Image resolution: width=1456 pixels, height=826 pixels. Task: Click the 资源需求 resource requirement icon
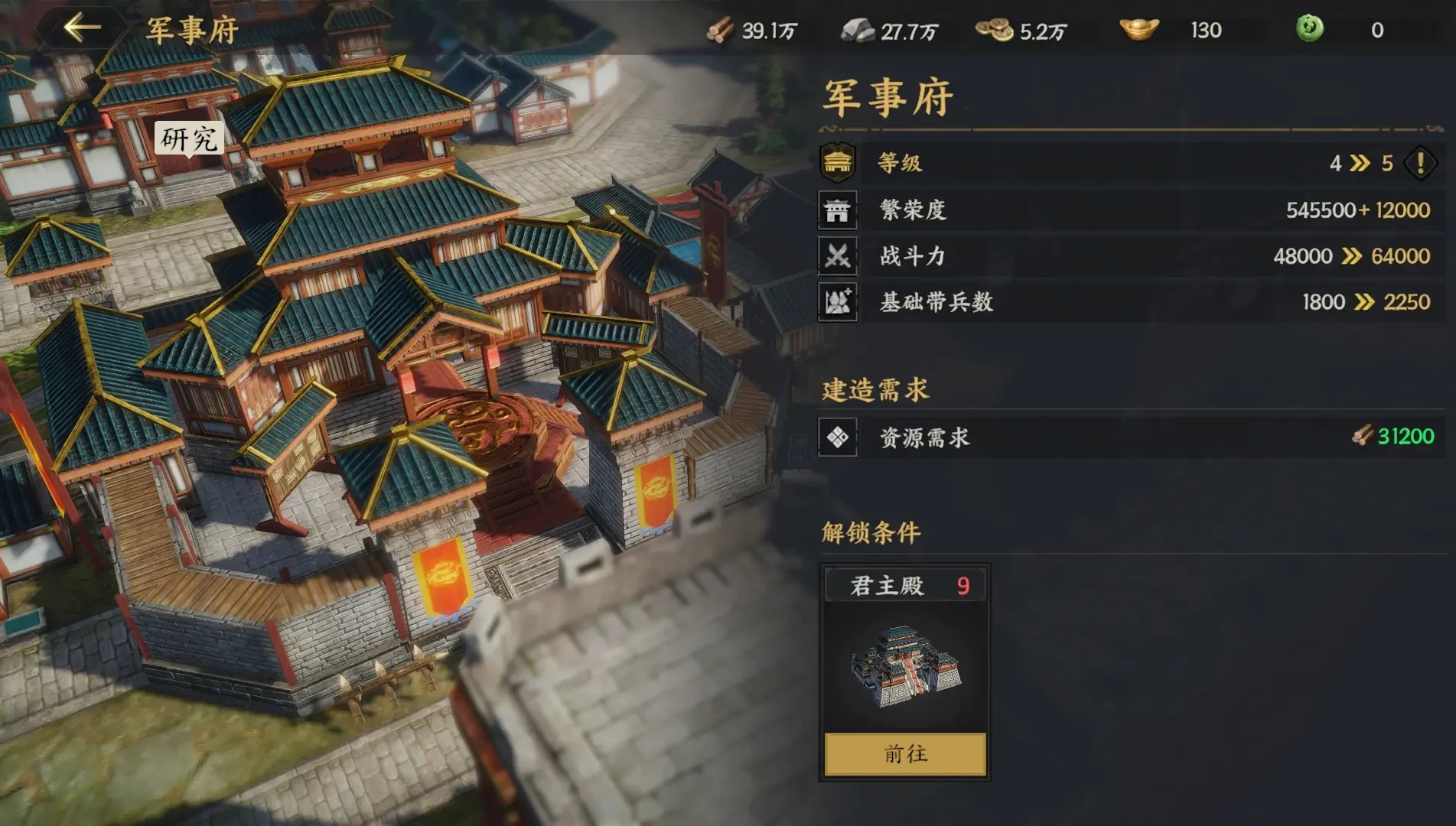838,437
